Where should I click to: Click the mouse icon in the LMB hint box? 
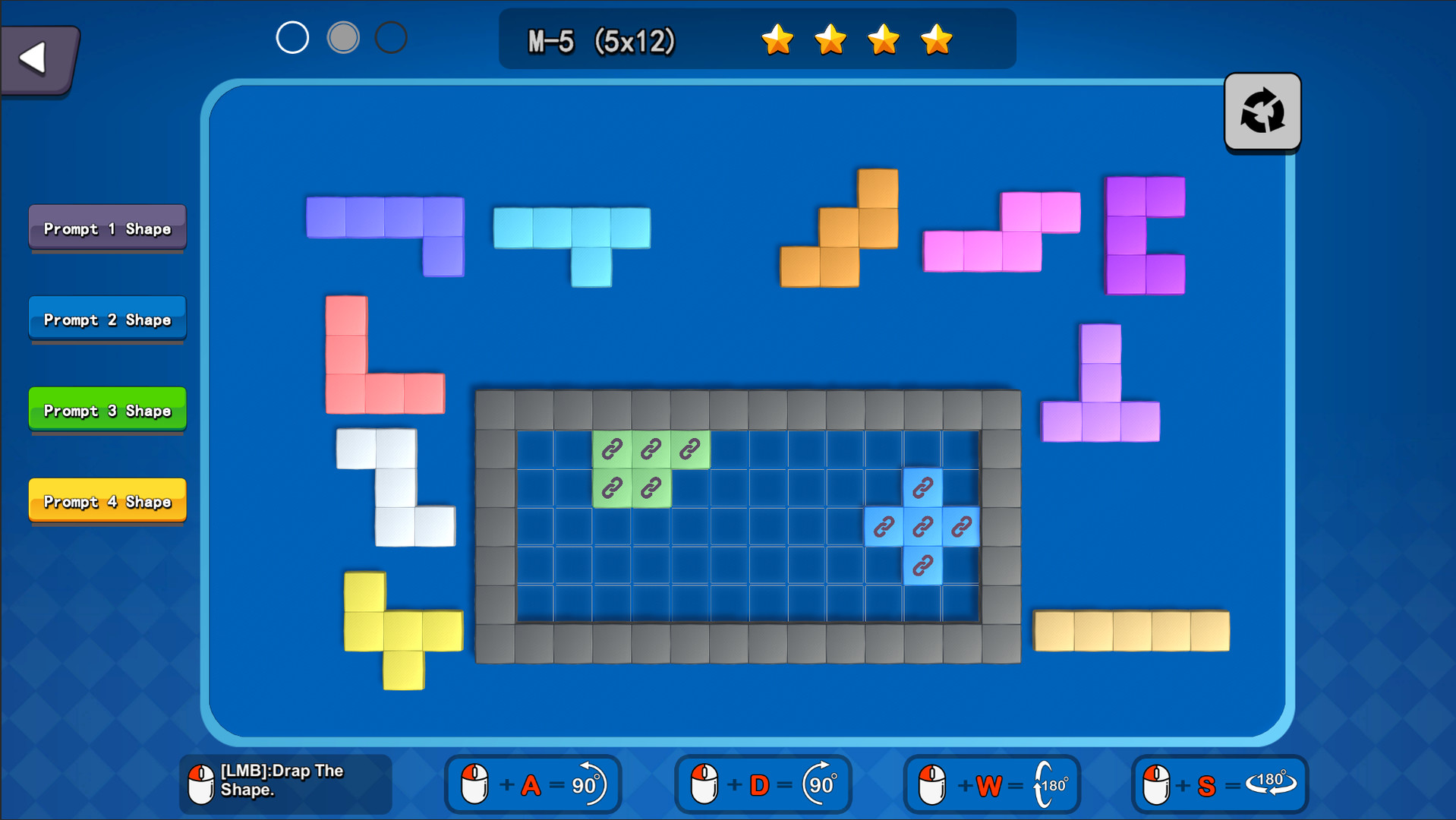click(x=200, y=784)
